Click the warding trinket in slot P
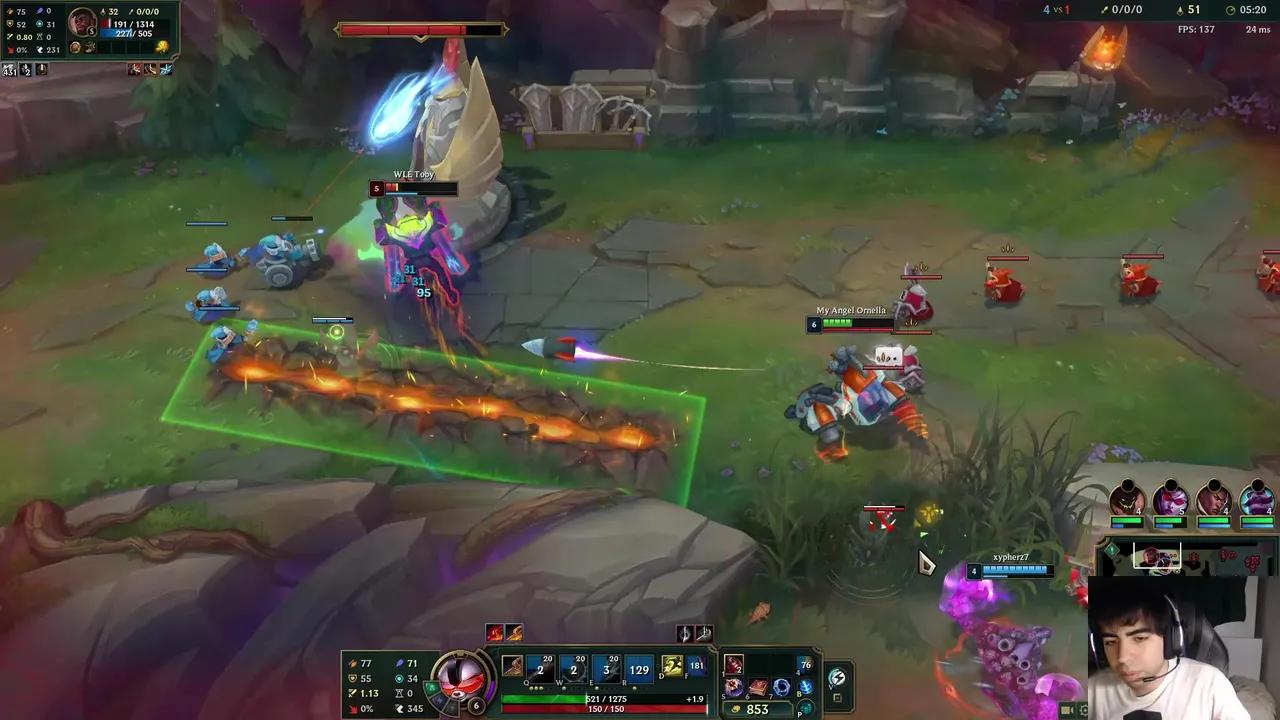1280x720 pixels. [x=805, y=709]
